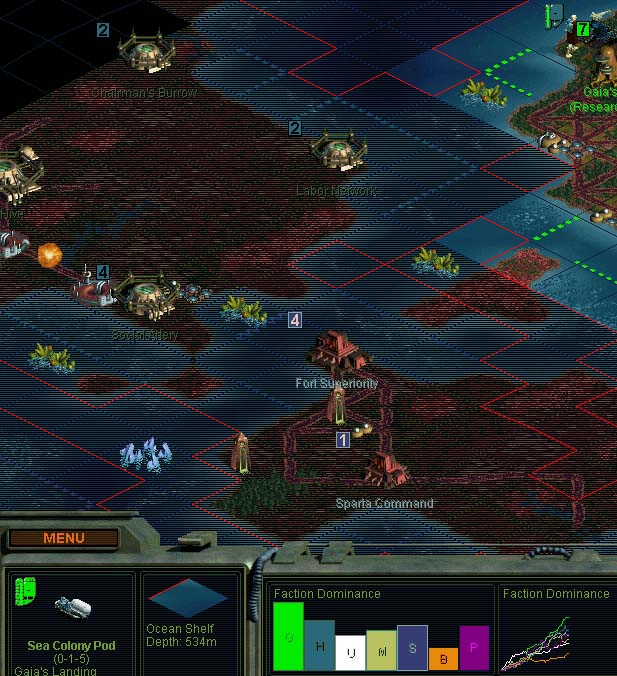The height and width of the screenshot is (676, 617).
Task: Select the green G faction dominance bar
Action: click(x=287, y=636)
